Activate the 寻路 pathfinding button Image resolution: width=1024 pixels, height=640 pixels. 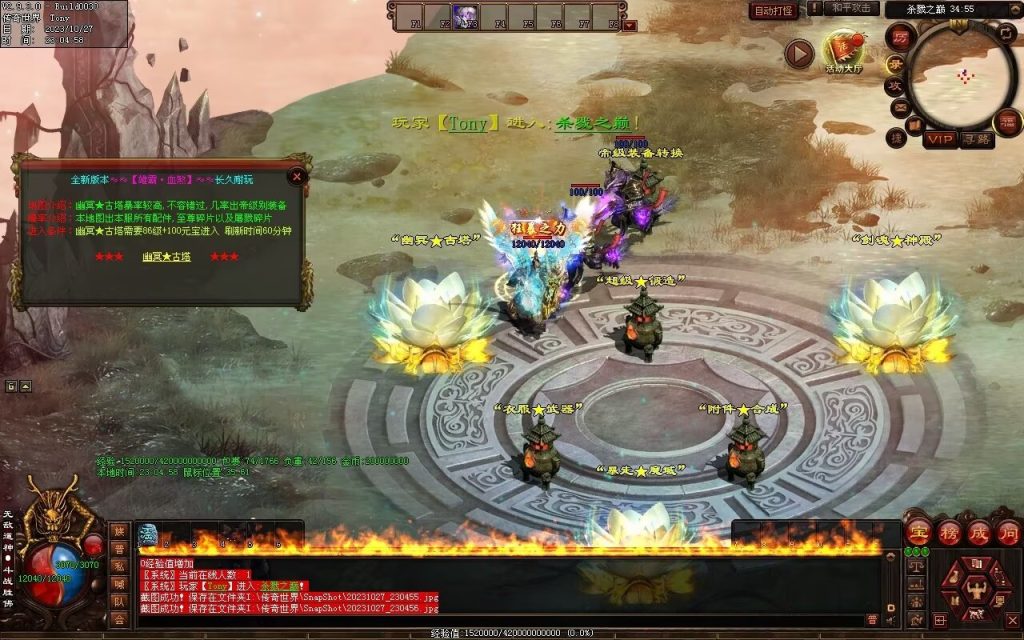coord(976,139)
